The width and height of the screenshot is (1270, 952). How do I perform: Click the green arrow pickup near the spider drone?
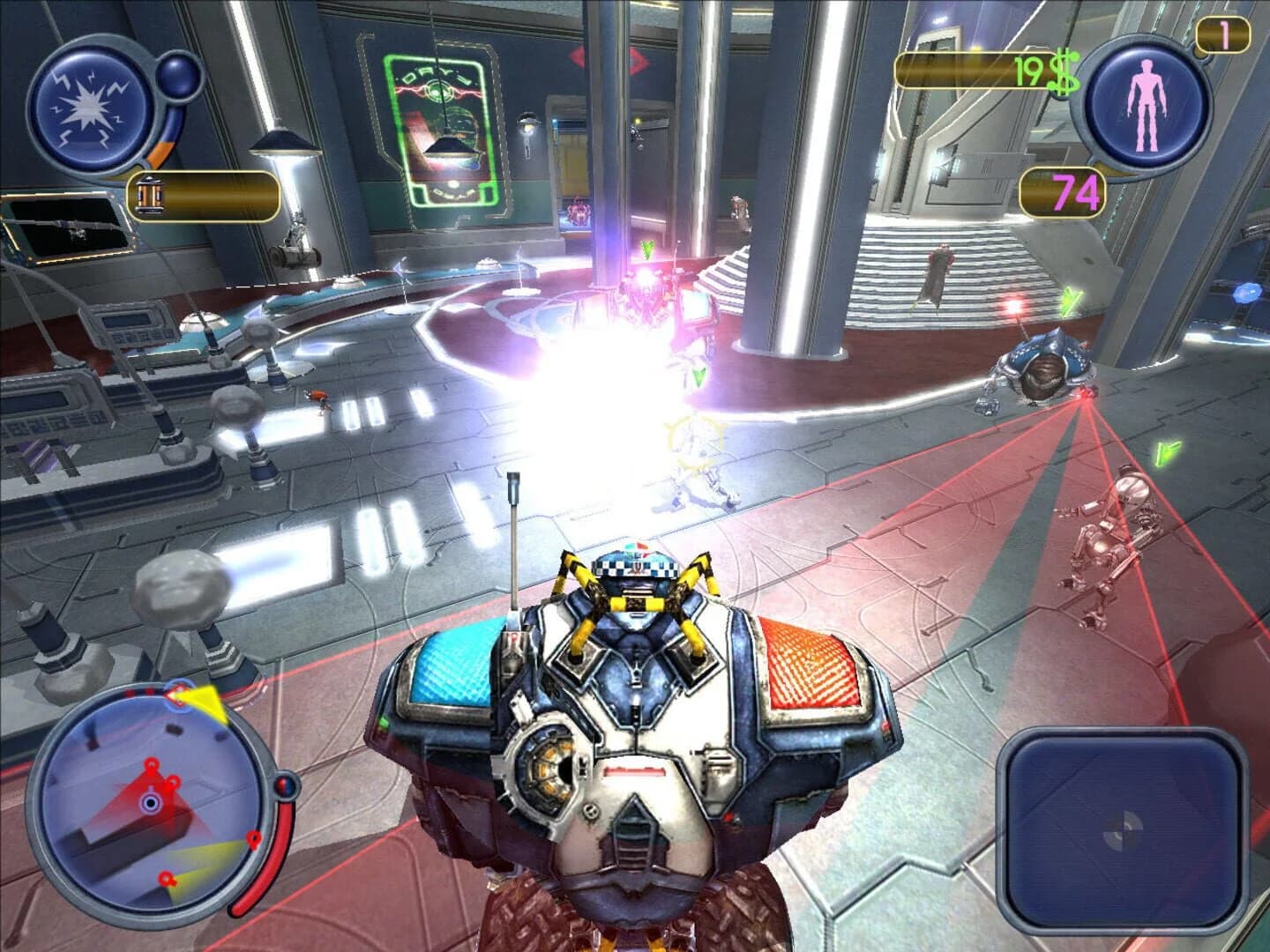[x=1069, y=300]
